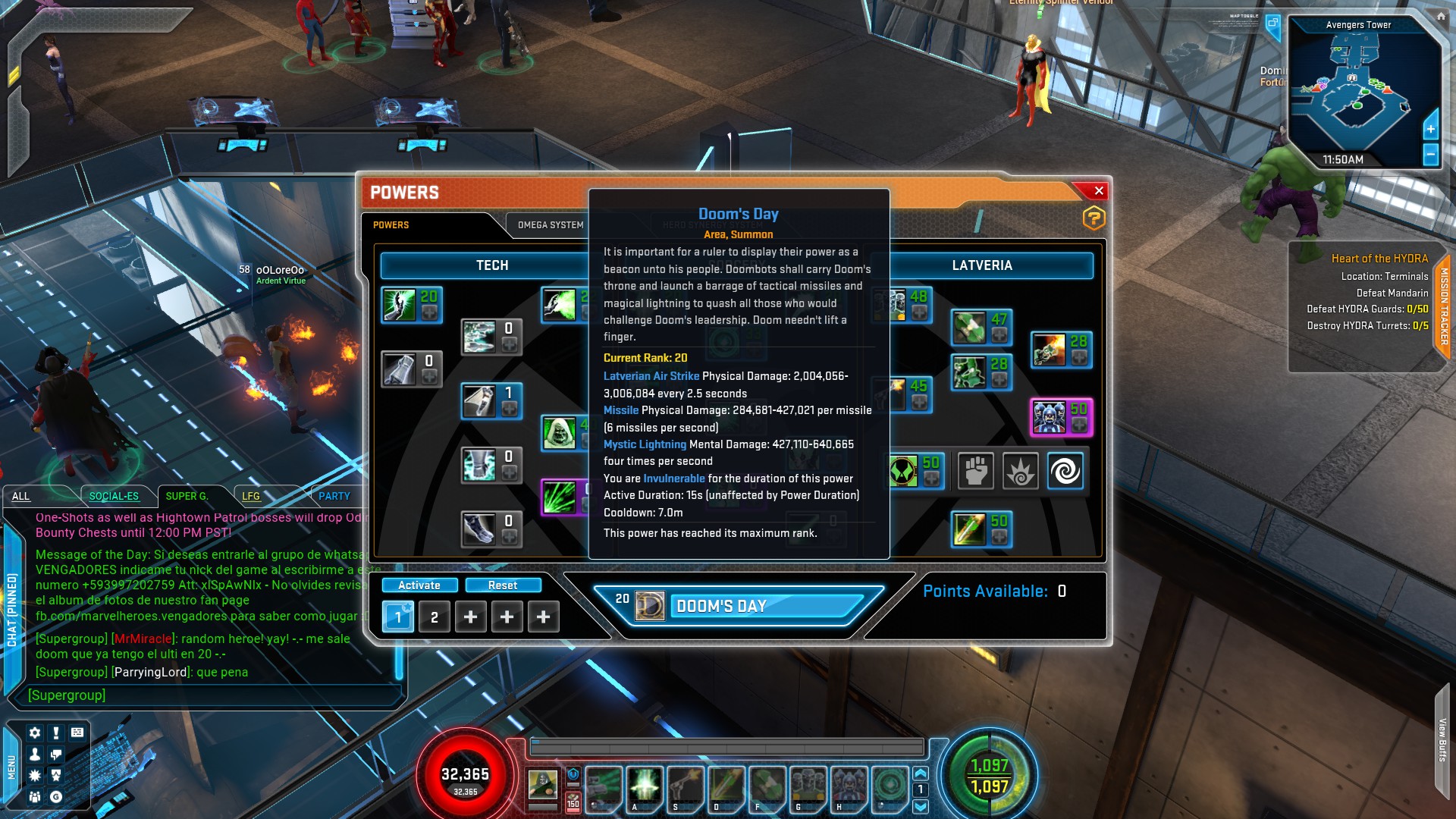Open the chat bubbles icon in the MENU
This screenshot has width=1456, height=819.
pyautogui.click(x=56, y=755)
